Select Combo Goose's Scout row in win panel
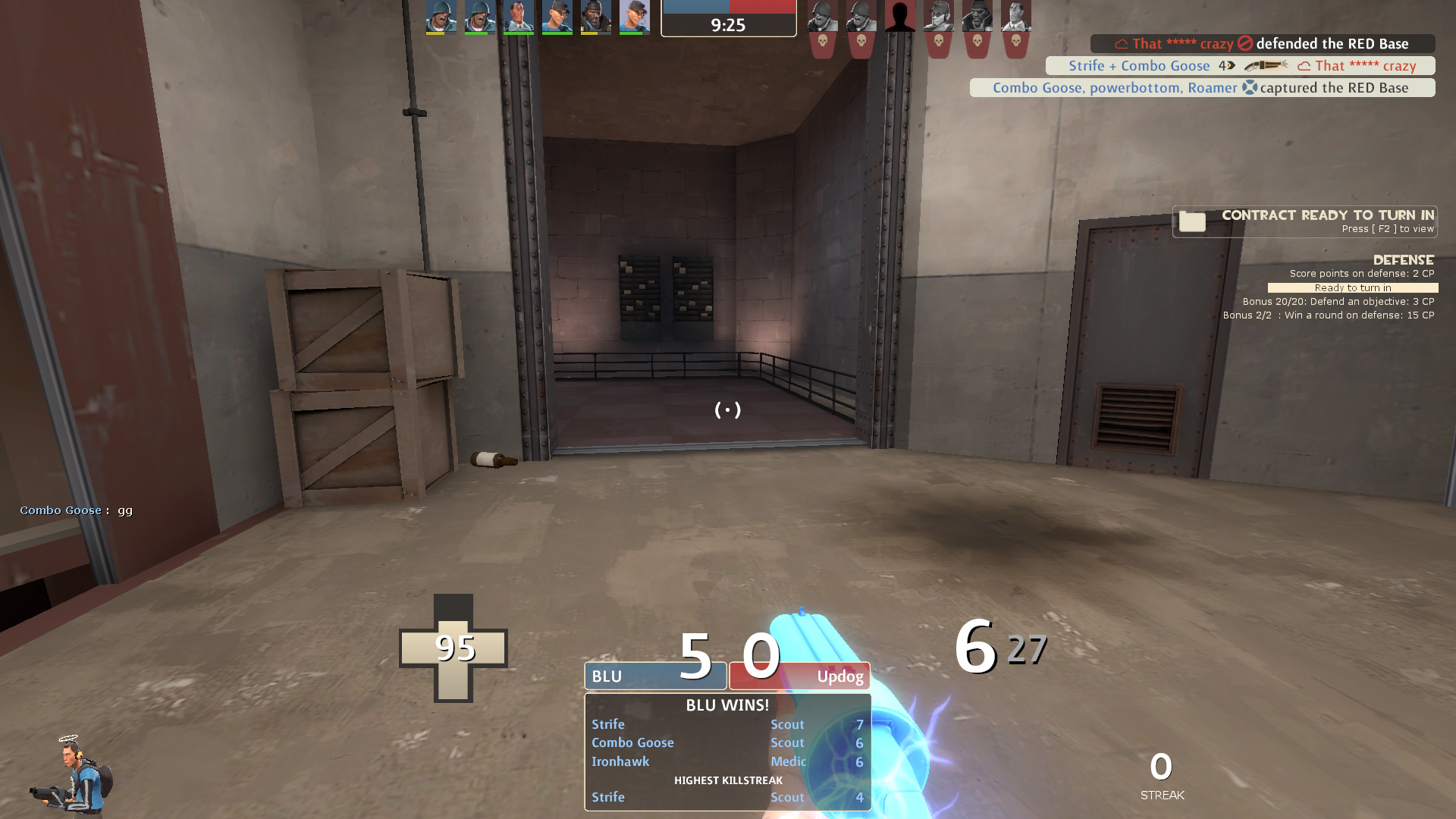Screen dimensions: 1456x819 click(x=726, y=743)
